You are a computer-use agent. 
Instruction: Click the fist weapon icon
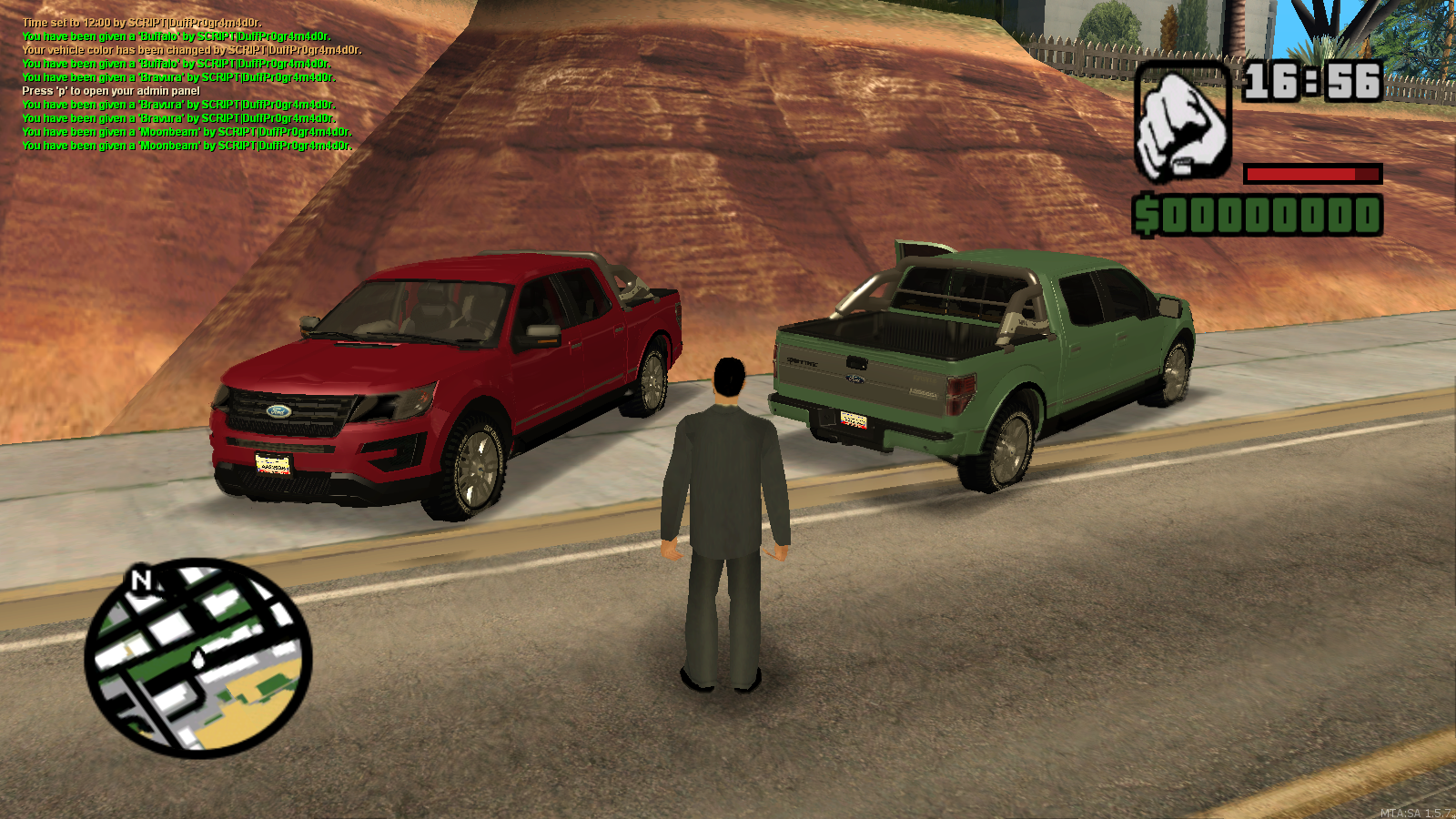[x=1182, y=123]
